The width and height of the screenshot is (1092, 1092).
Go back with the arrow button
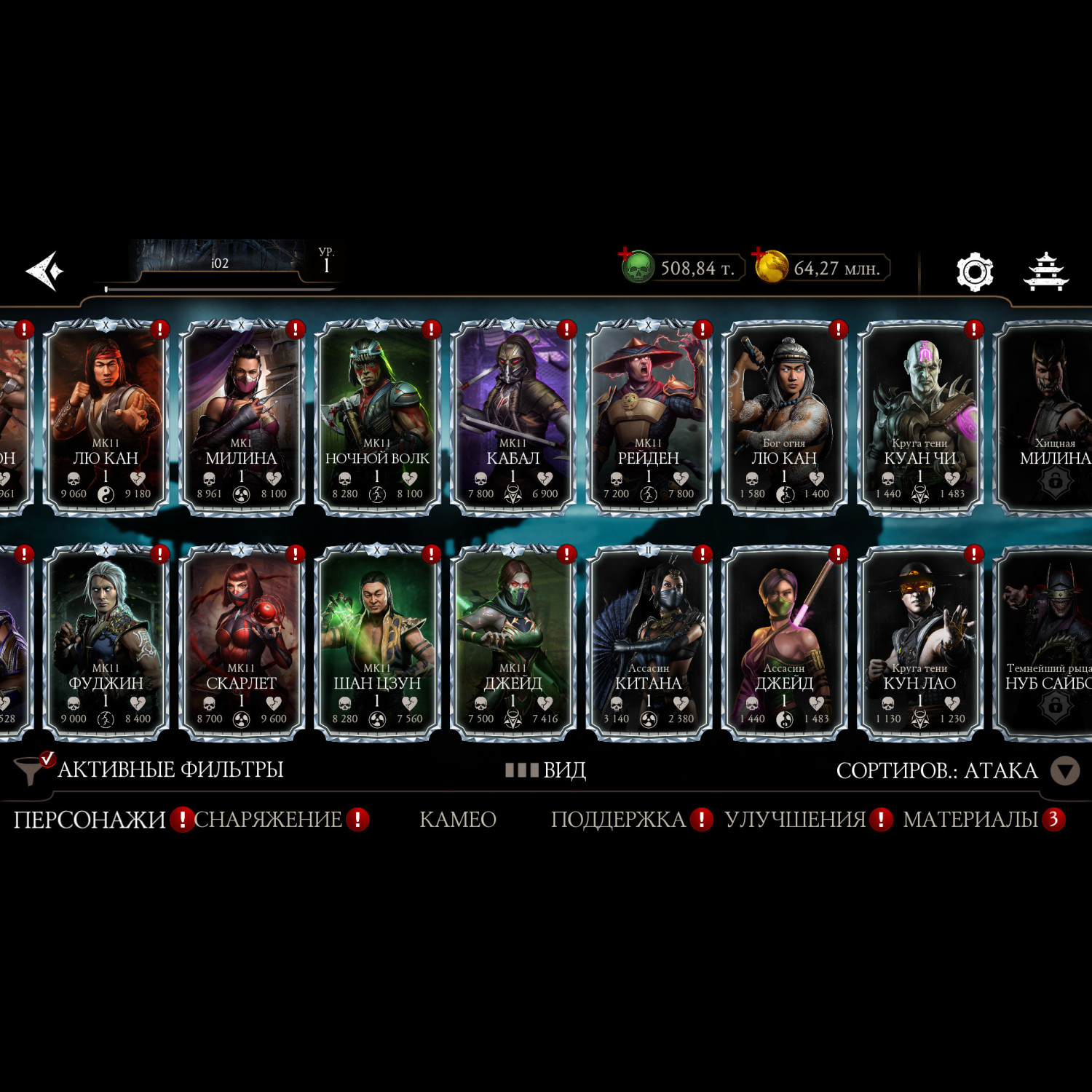[45, 272]
